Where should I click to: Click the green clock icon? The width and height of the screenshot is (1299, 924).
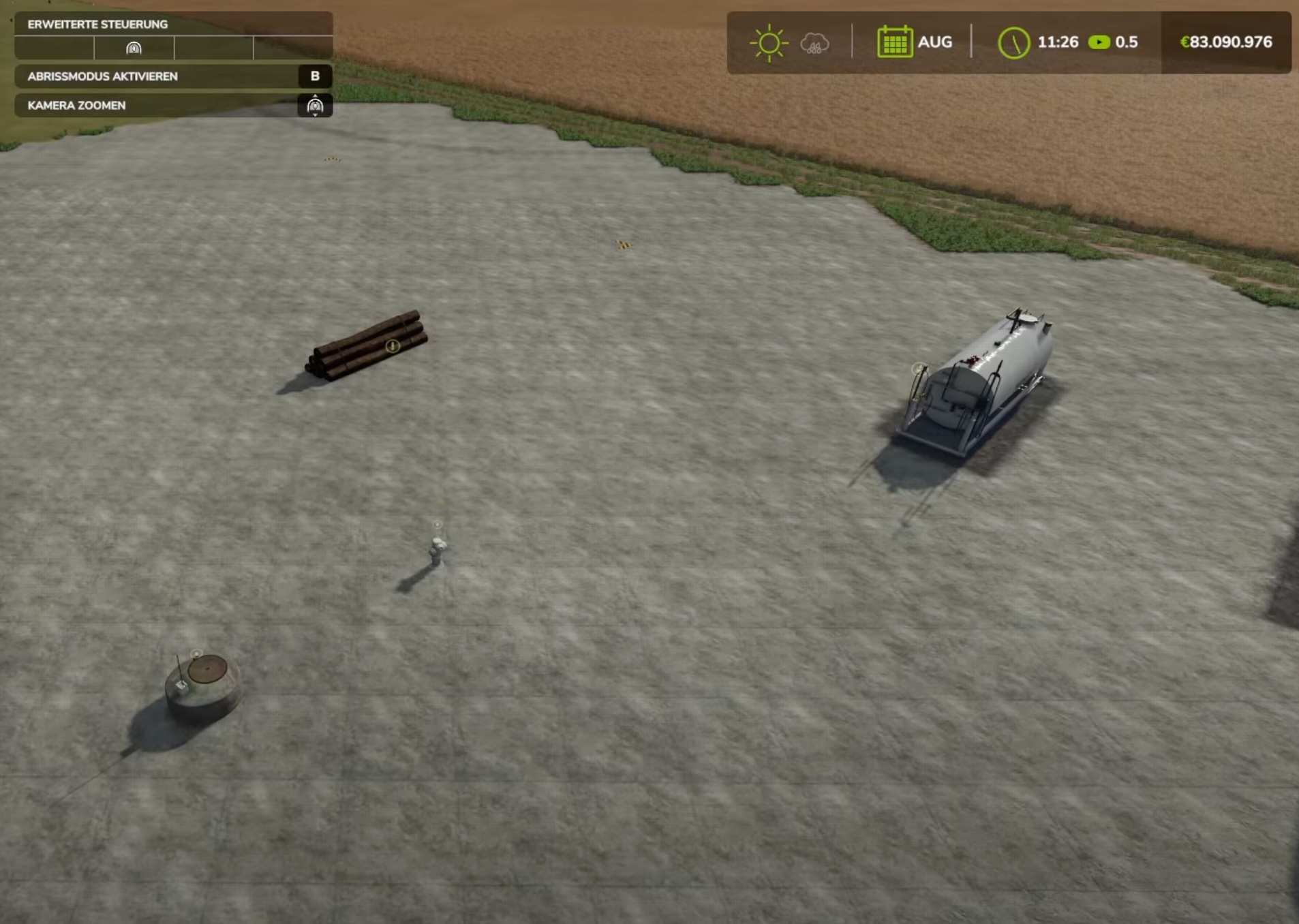pos(1013,43)
